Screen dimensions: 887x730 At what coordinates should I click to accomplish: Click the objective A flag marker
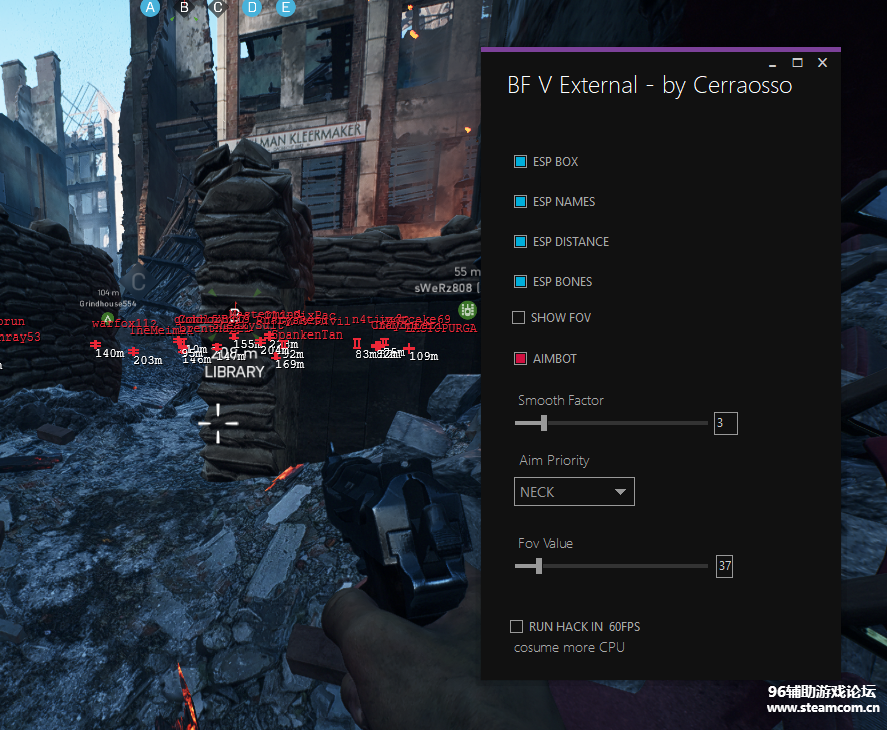(151, 8)
